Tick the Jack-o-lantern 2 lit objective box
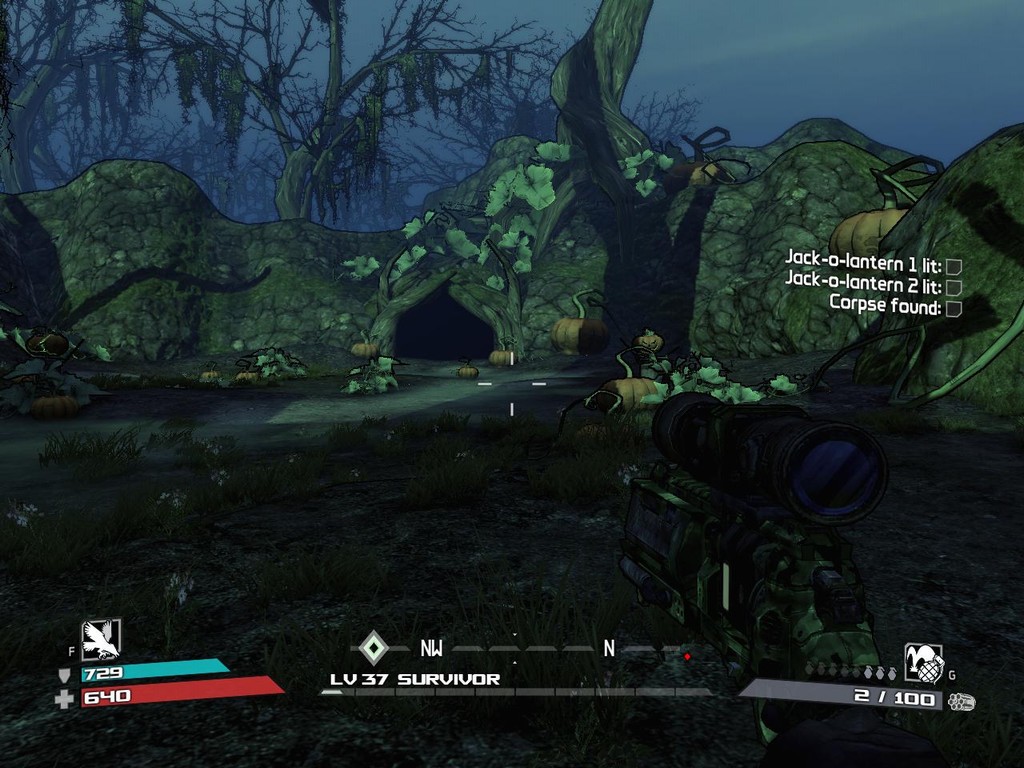 953,287
